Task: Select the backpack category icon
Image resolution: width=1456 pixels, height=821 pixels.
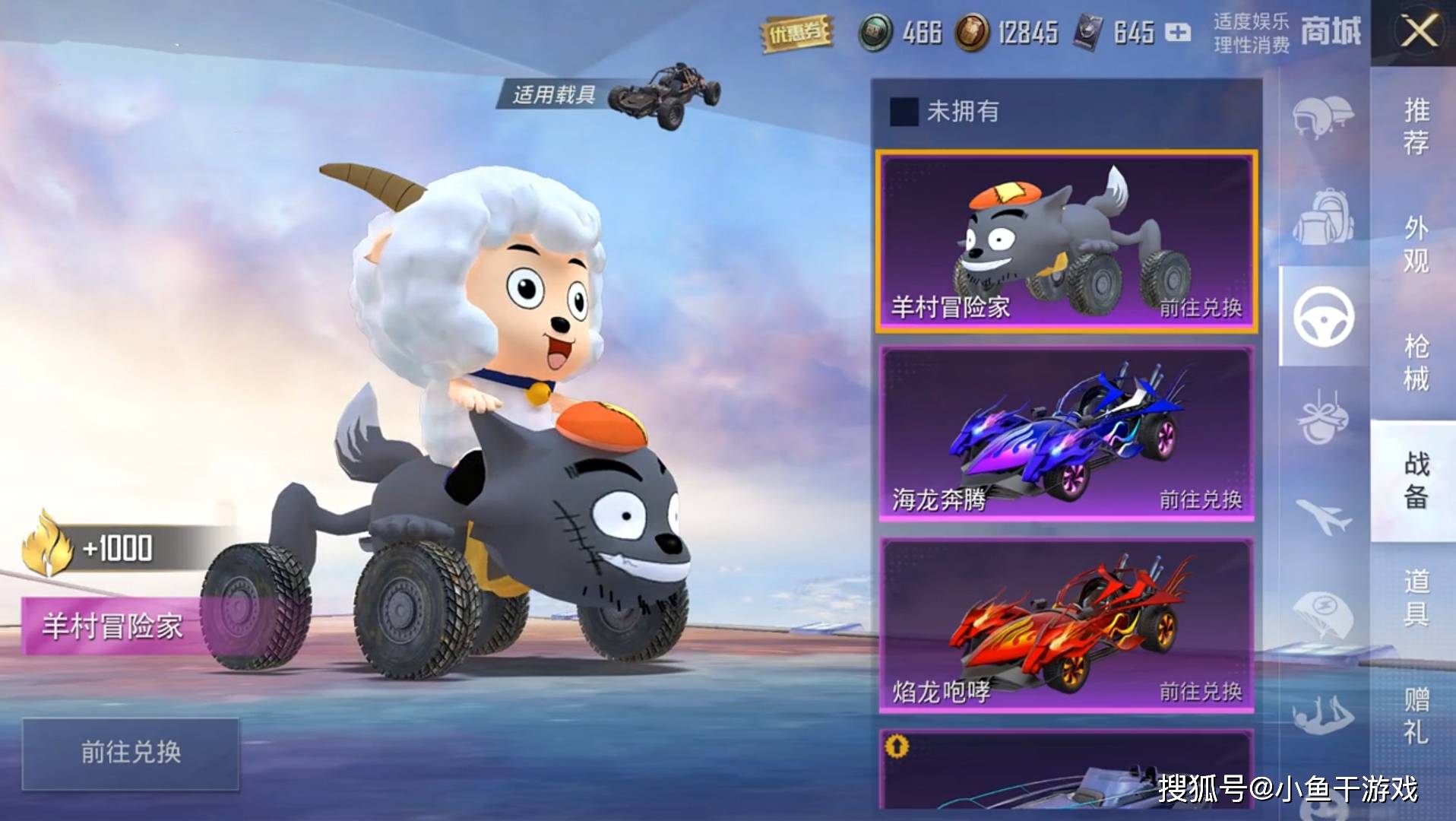Action: click(x=1322, y=217)
